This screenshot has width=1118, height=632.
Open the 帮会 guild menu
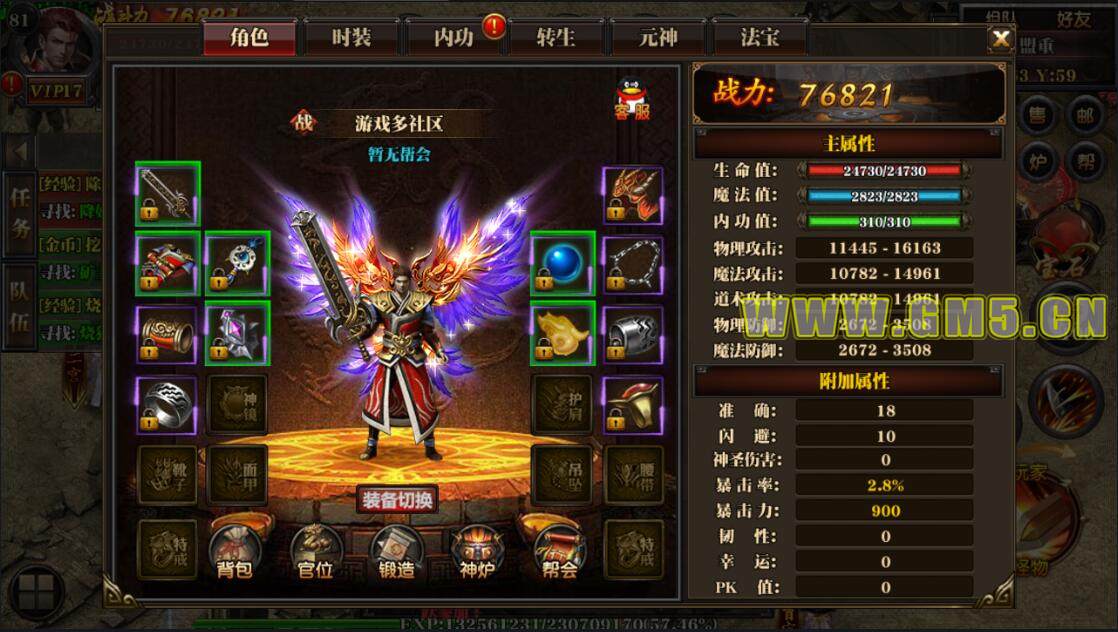557,553
